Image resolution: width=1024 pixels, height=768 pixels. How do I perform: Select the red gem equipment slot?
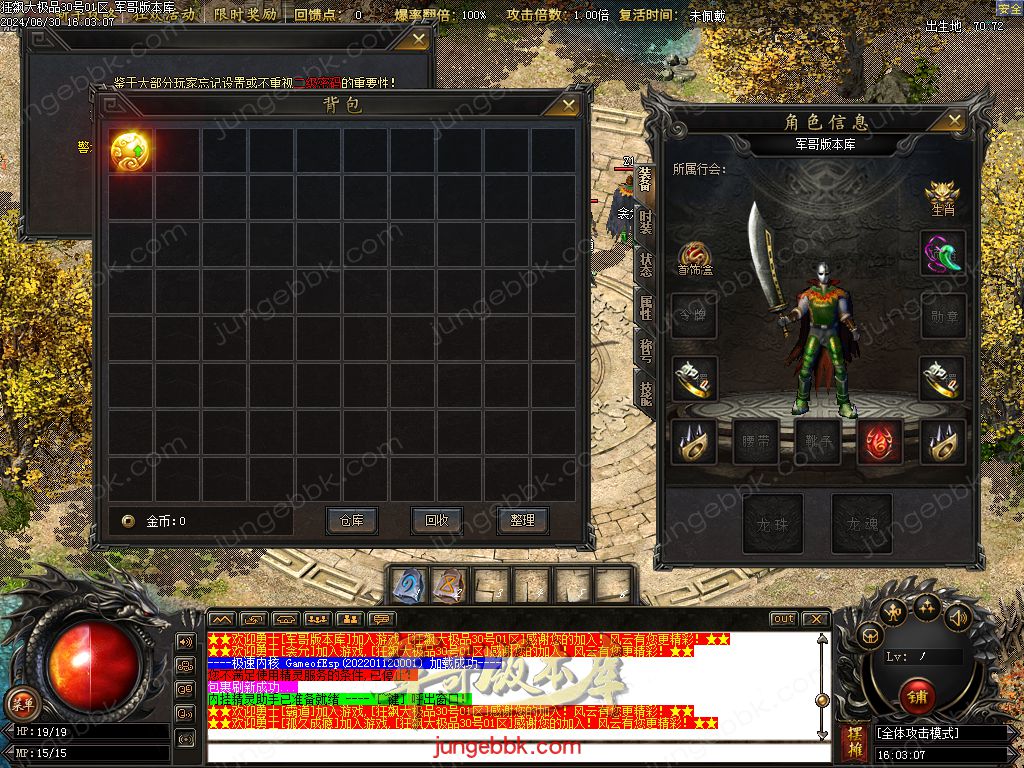click(880, 441)
